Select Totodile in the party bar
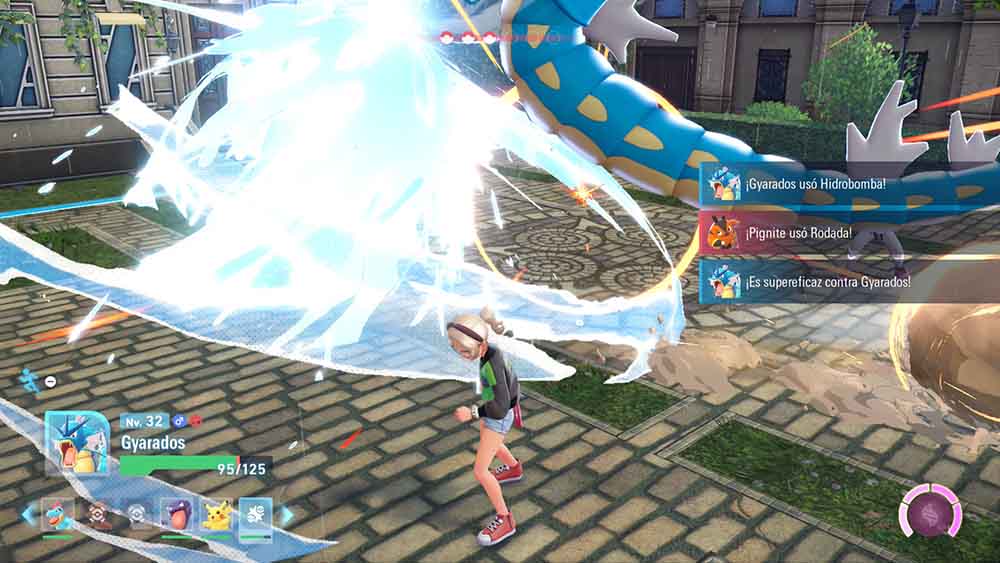The width and height of the screenshot is (1000, 563). pyautogui.click(x=57, y=514)
